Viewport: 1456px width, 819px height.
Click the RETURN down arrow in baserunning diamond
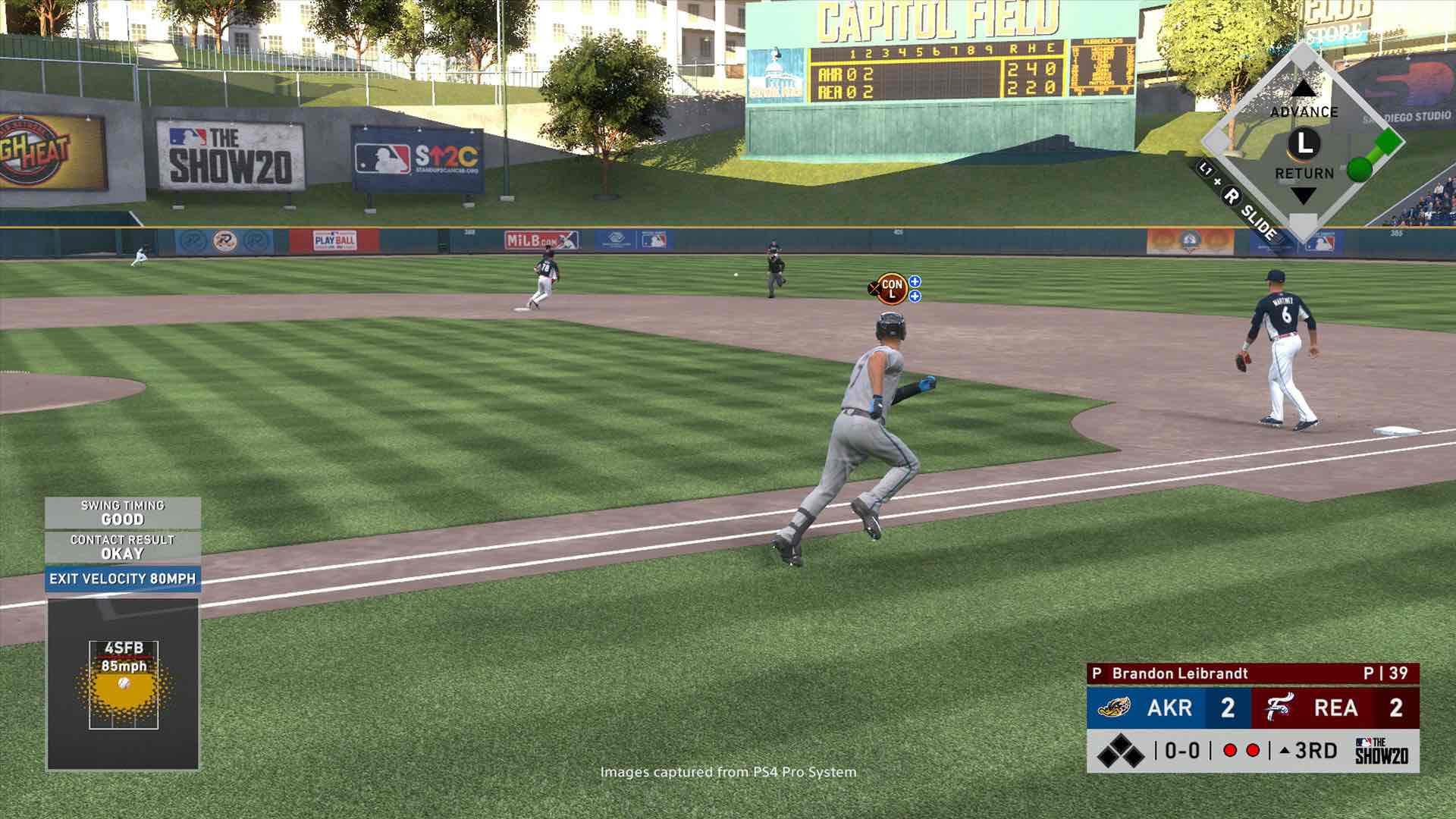(x=1303, y=196)
